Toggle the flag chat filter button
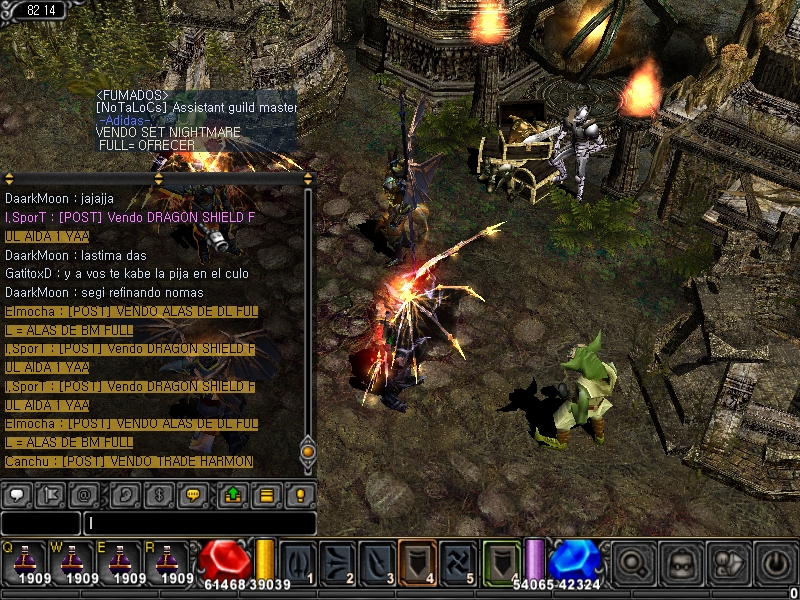This screenshot has height=600, width=800. pyautogui.click(x=51, y=494)
